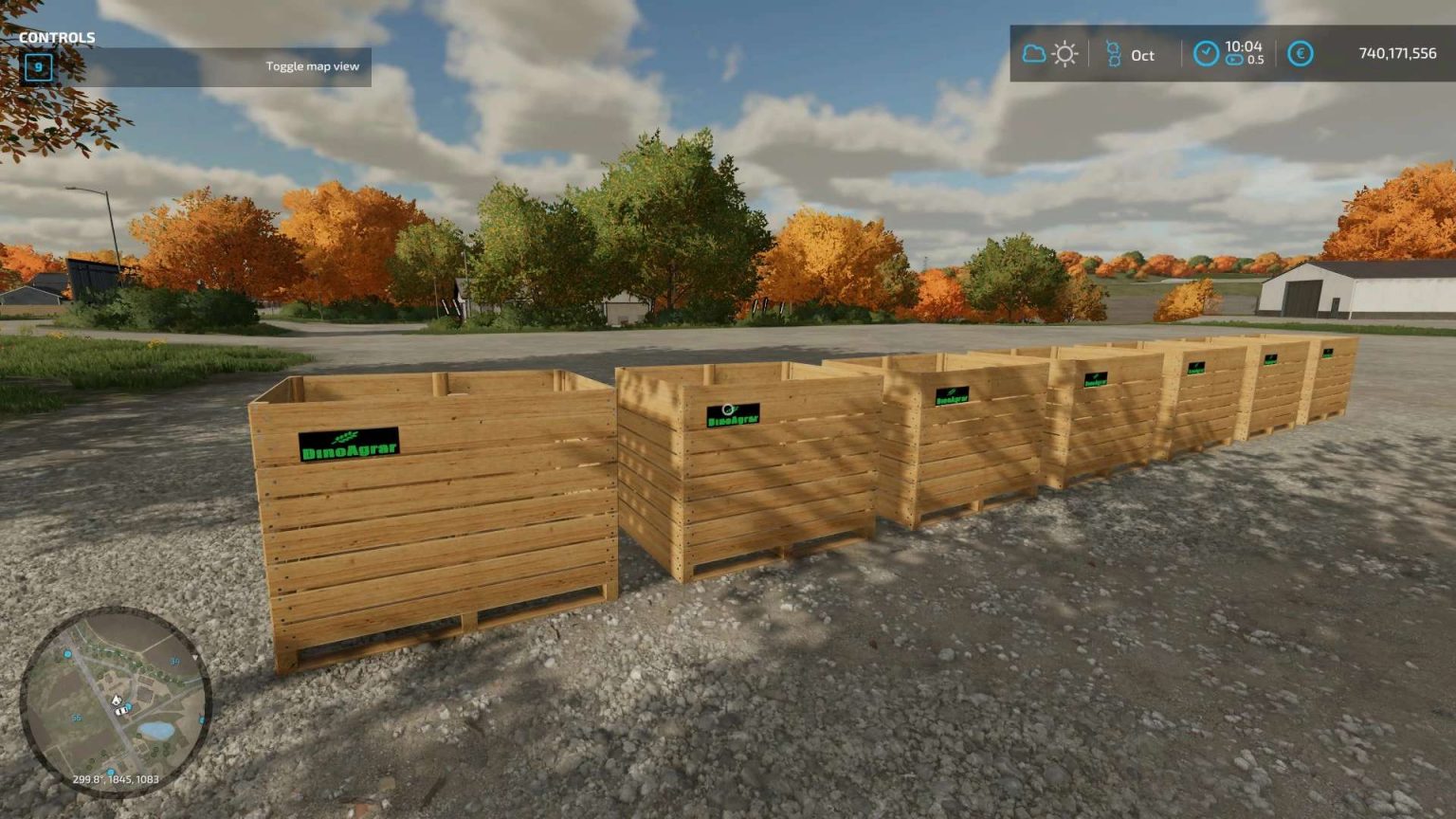
Task: Select field 34 label on the minimap
Action: tap(174, 661)
